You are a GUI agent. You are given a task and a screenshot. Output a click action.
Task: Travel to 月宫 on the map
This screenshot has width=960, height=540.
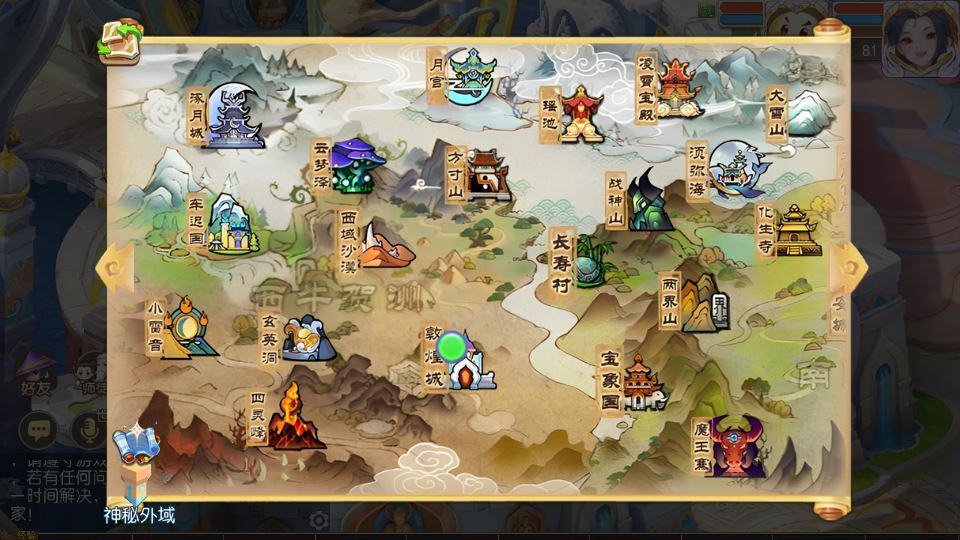(x=467, y=76)
